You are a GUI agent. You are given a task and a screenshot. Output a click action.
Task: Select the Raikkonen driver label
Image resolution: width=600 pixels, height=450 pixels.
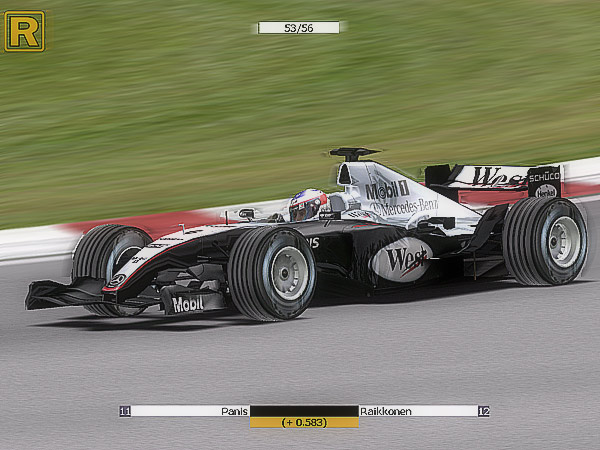[x=386, y=411]
